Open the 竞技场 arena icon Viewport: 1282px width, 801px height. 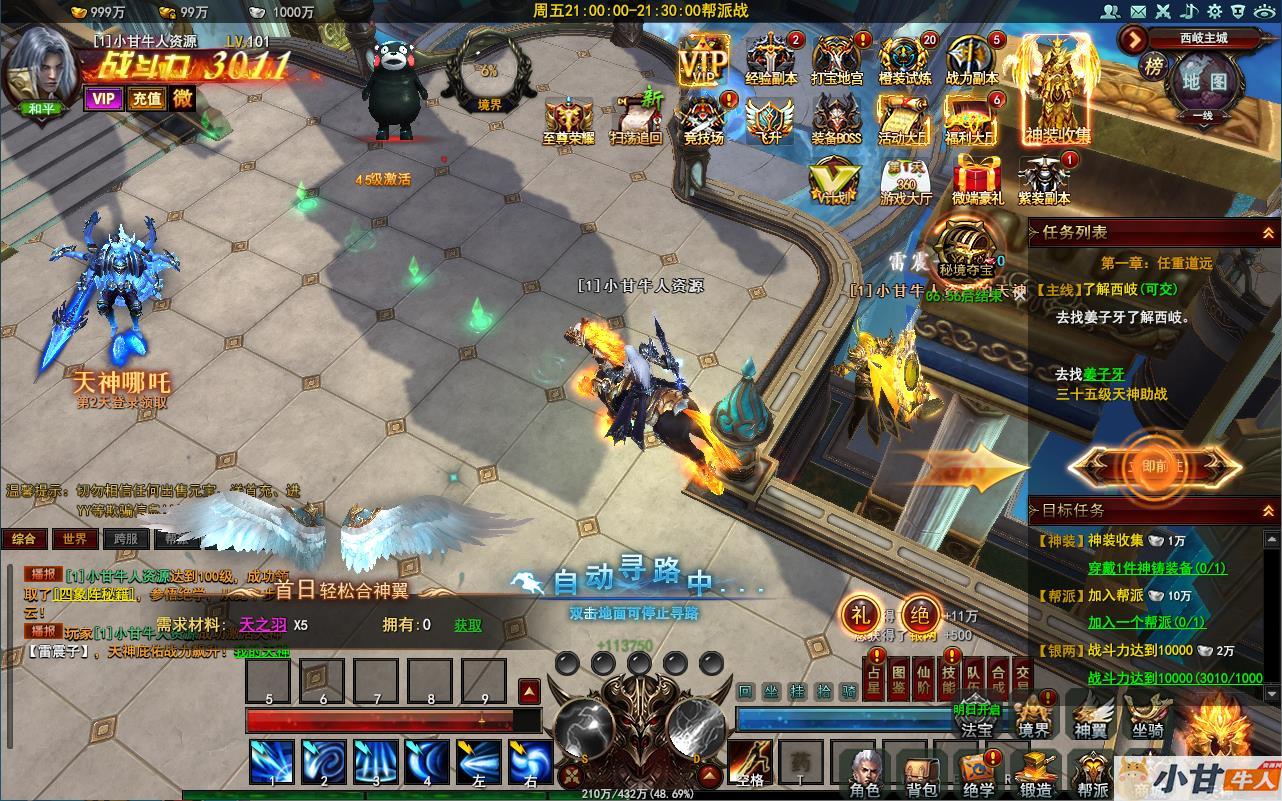tap(703, 120)
